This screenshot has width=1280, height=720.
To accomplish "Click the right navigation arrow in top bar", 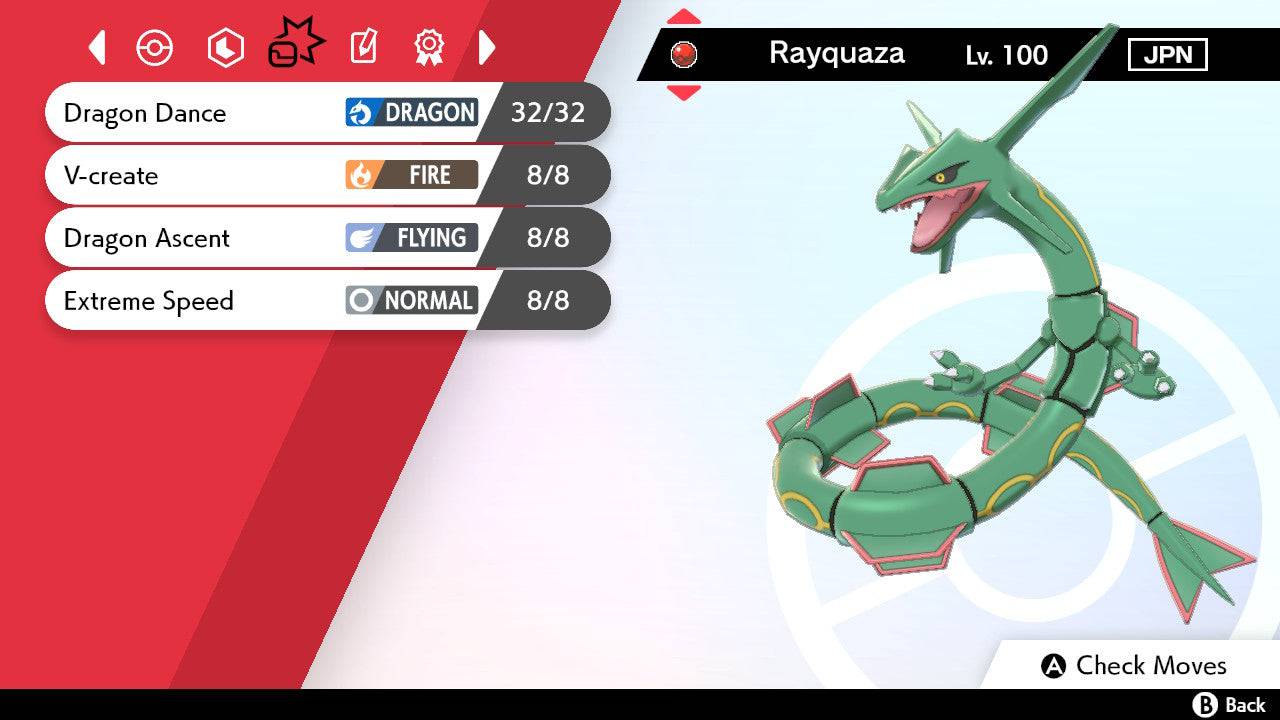I will (x=487, y=46).
